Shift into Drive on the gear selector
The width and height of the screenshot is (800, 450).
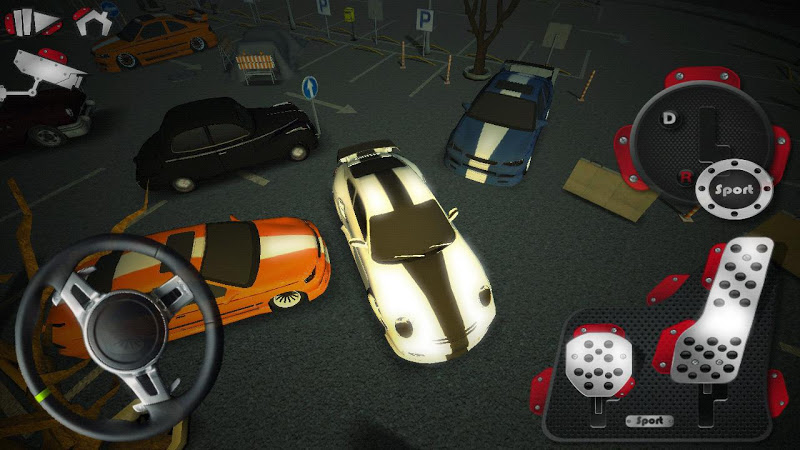click(x=669, y=118)
